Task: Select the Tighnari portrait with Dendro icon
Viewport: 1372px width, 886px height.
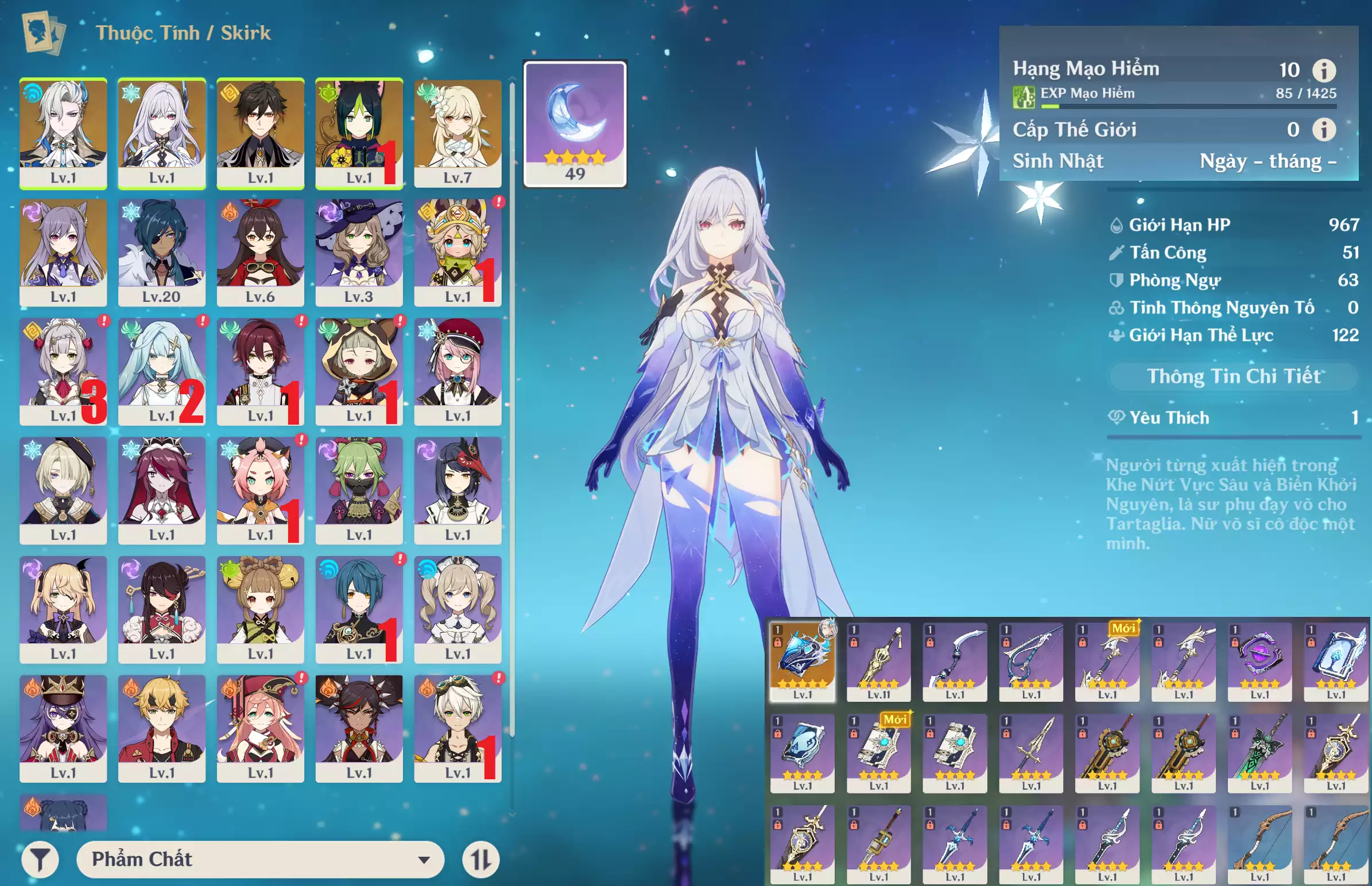Action: (359, 133)
